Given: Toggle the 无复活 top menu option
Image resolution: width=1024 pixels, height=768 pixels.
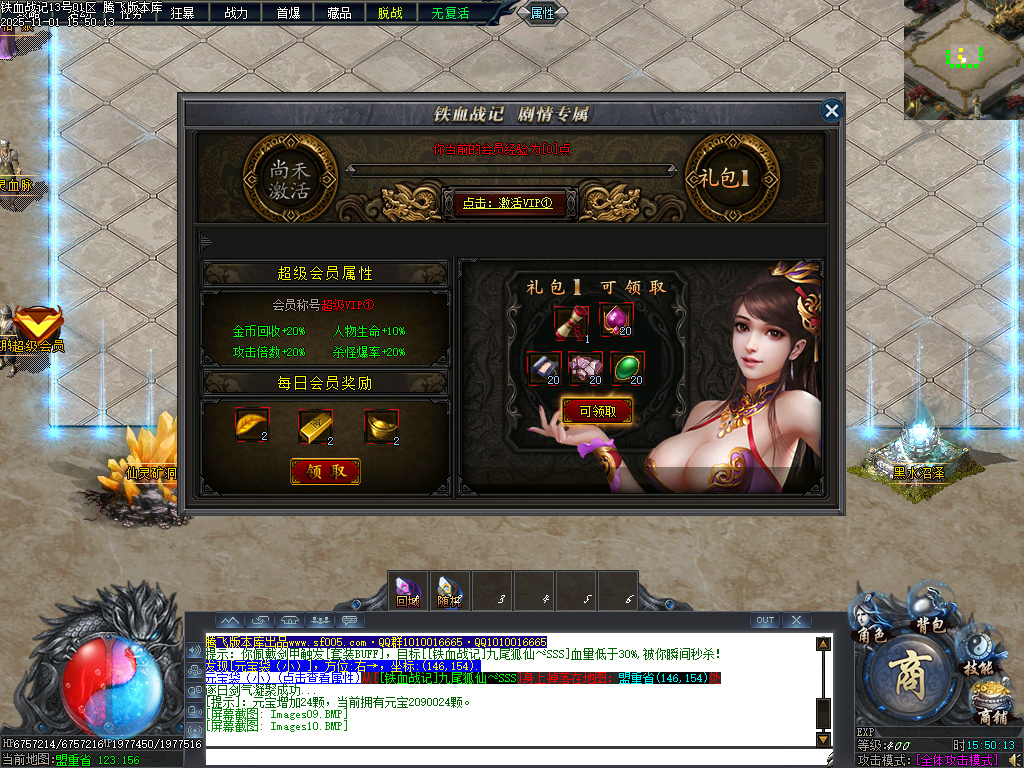Looking at the screenshot, I should click(x=450, y=13).
